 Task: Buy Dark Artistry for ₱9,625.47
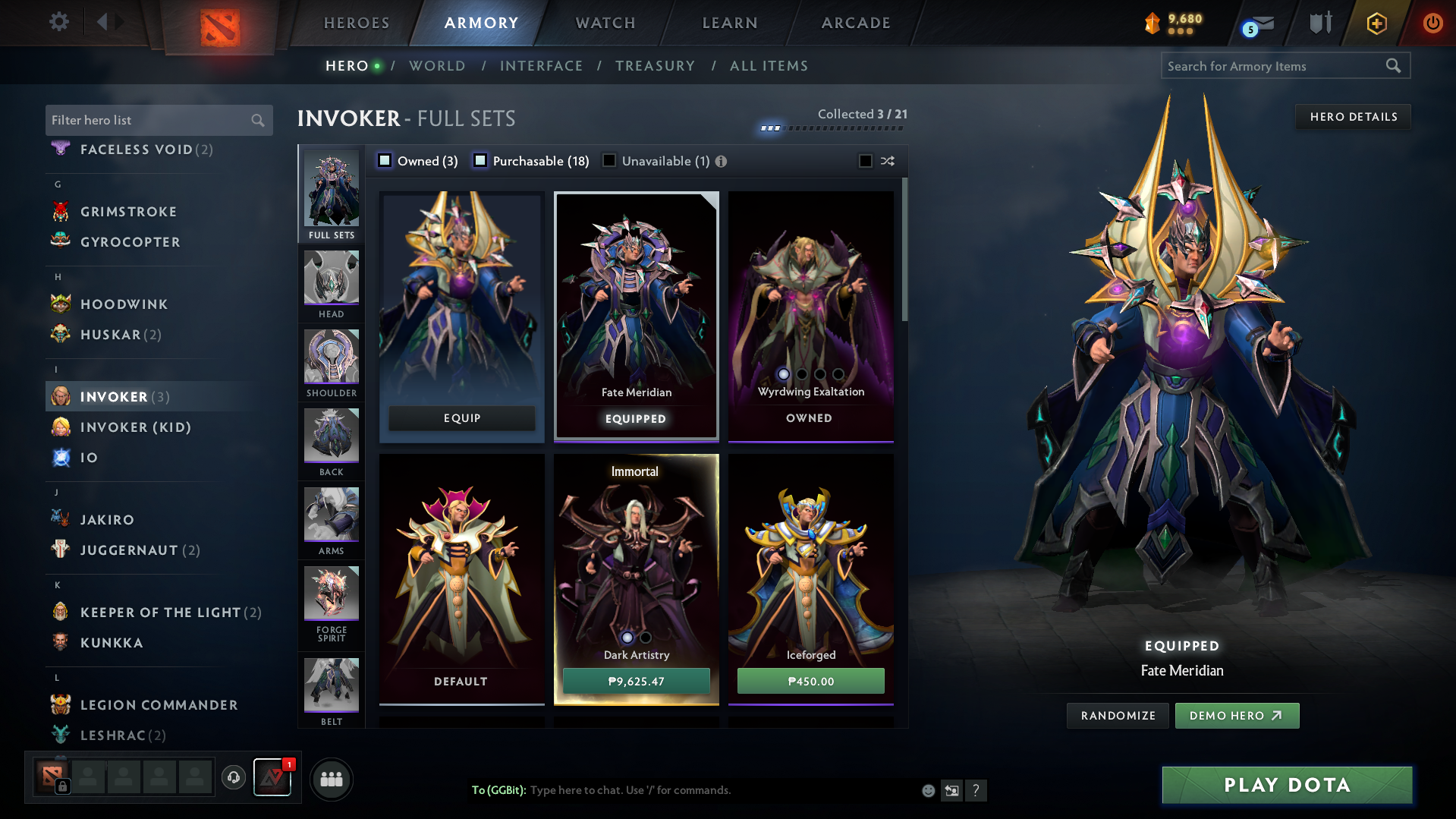(636, 681)
